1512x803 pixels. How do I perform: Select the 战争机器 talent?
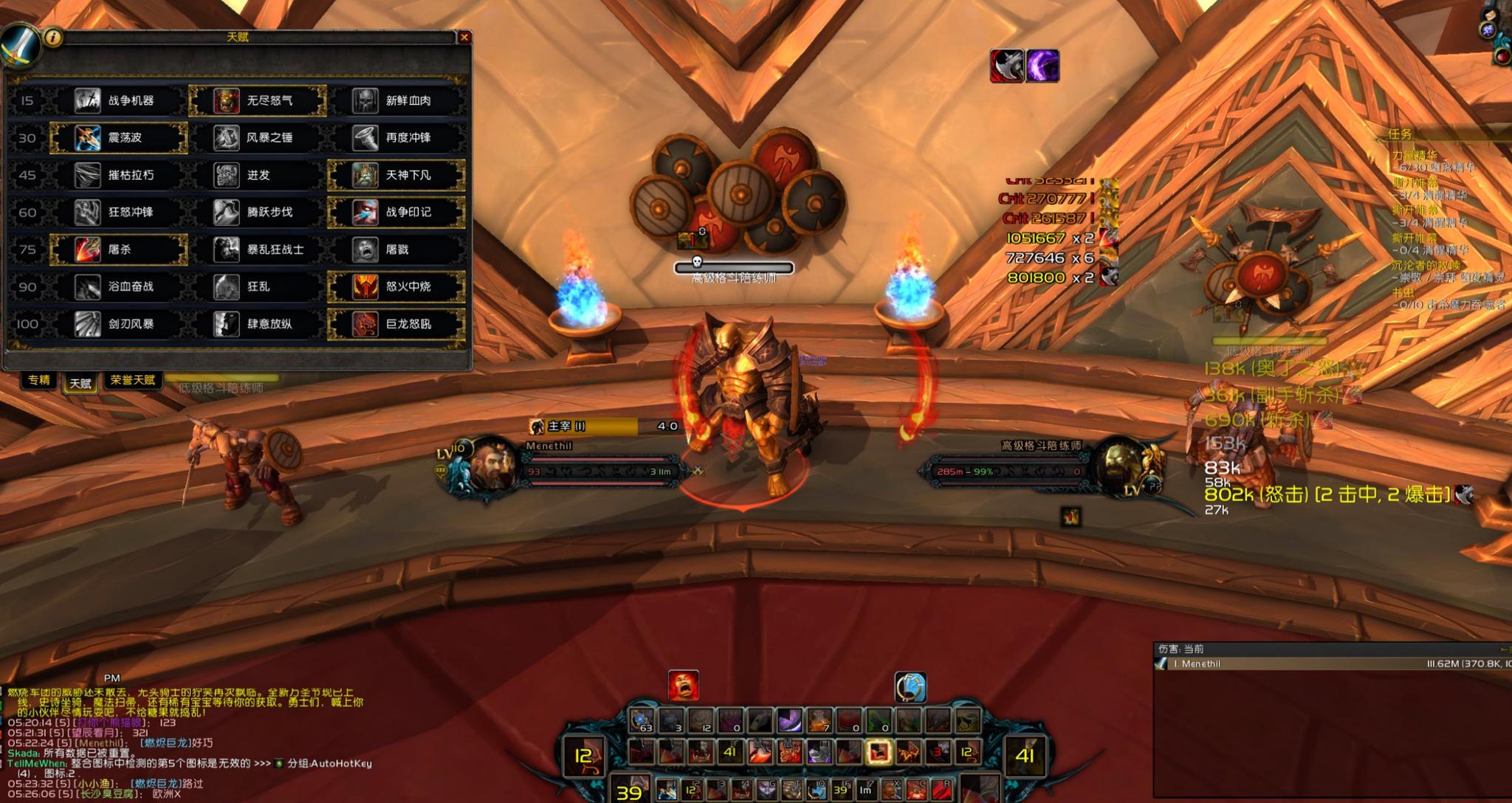(119, 100)
